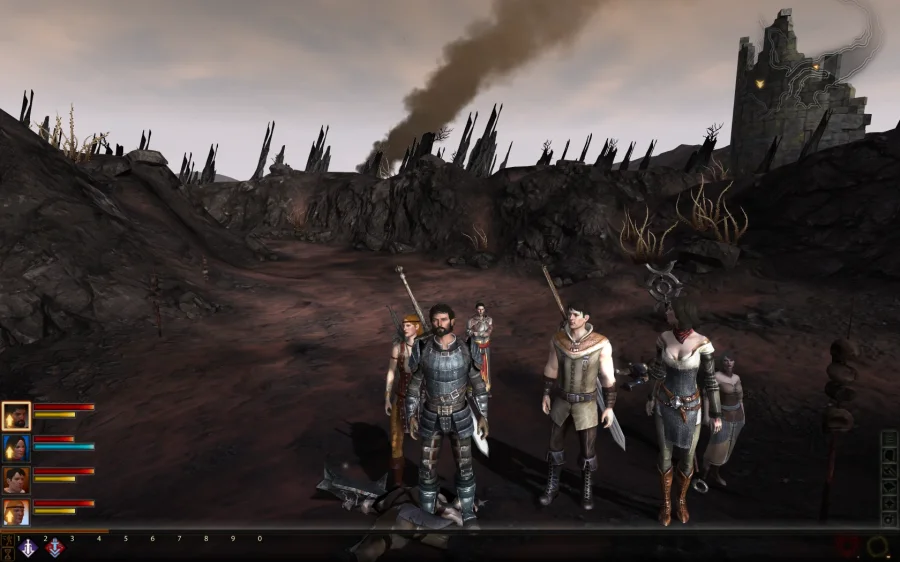Activate the purple diamond sword ability
This screenshot has width=900, height=562.
click(x=26, y=548)
